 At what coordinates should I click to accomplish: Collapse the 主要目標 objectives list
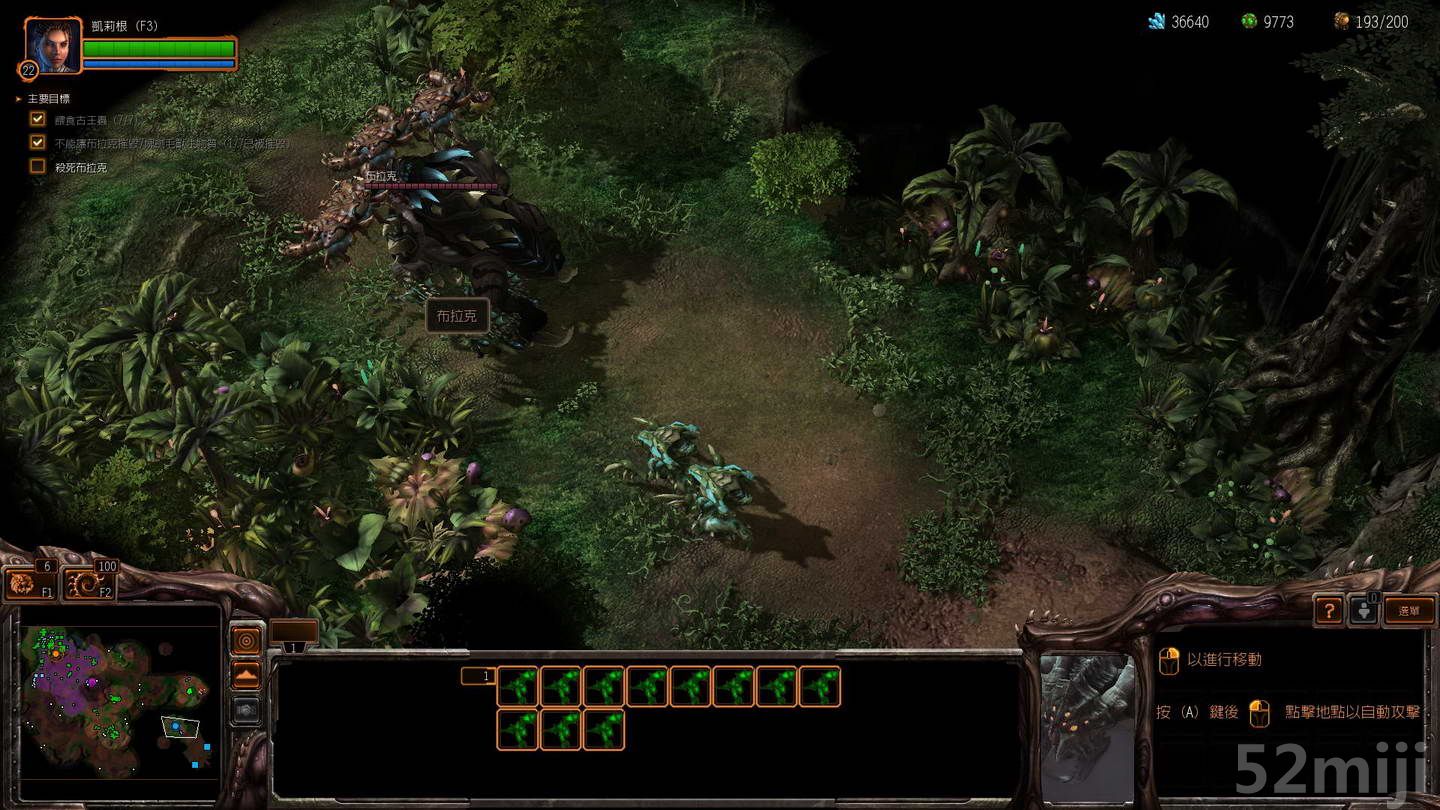tap(18, 98)
